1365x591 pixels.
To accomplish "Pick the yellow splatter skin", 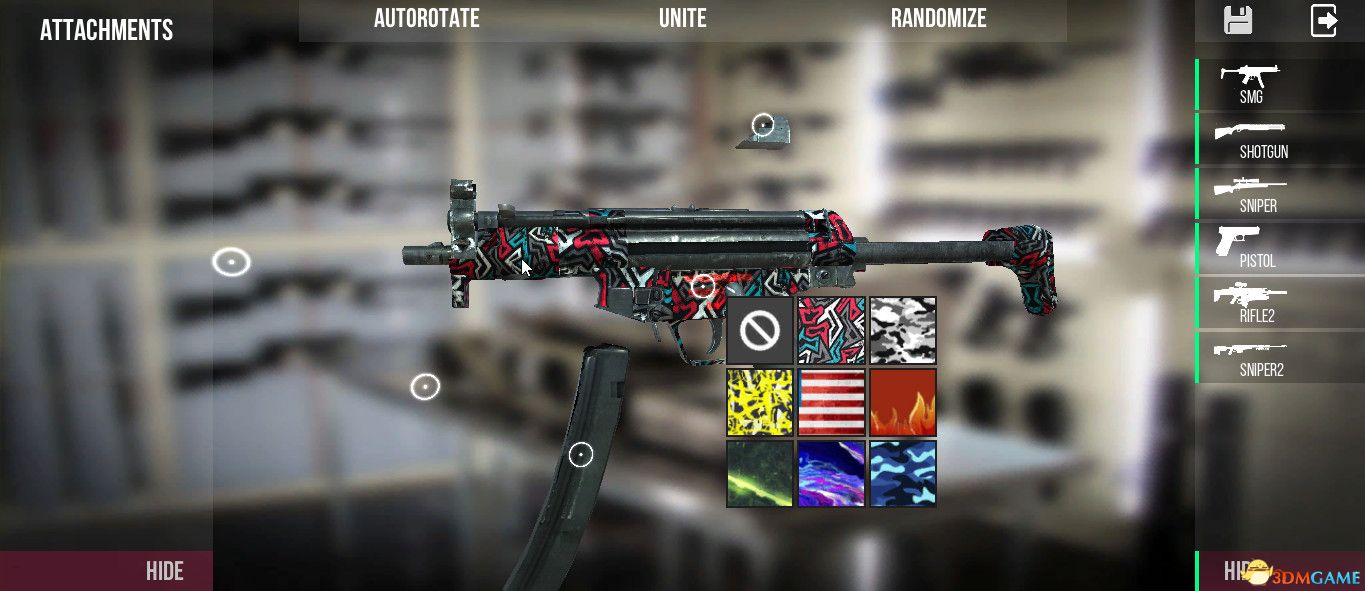I will point(760,402).
